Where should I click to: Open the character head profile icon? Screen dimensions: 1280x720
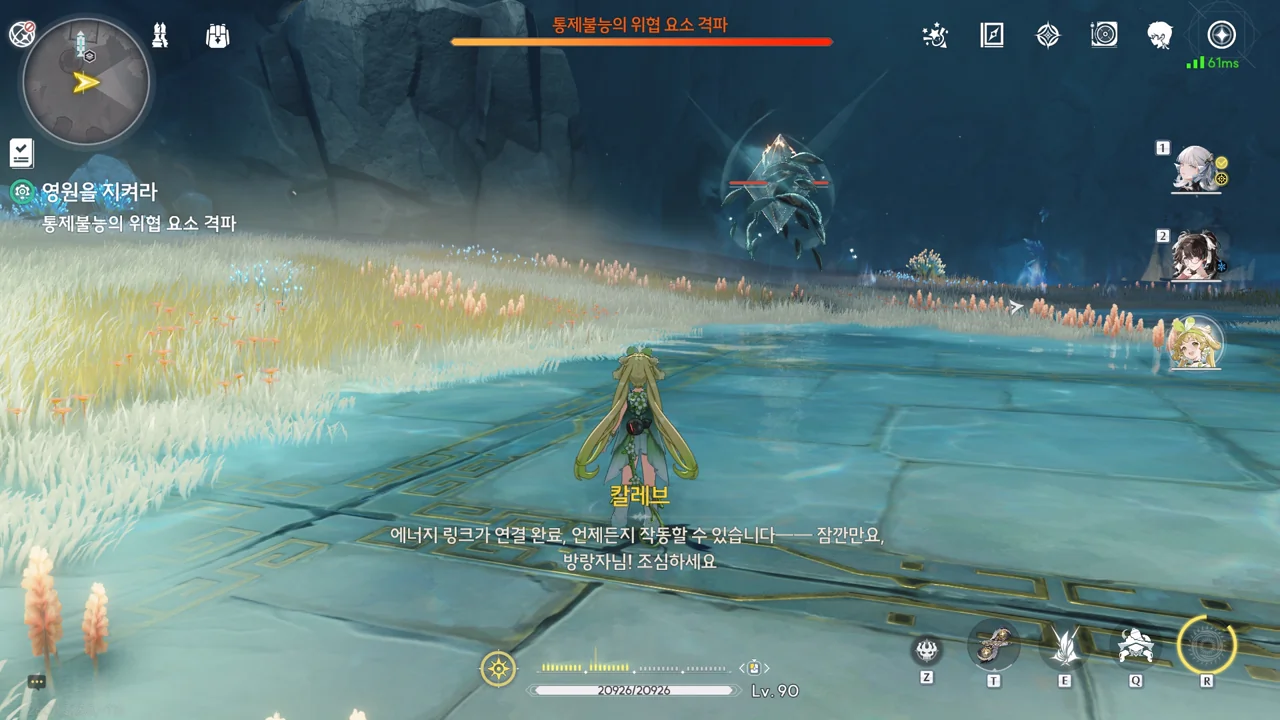pyautogui.click(x=1160, y=36)
